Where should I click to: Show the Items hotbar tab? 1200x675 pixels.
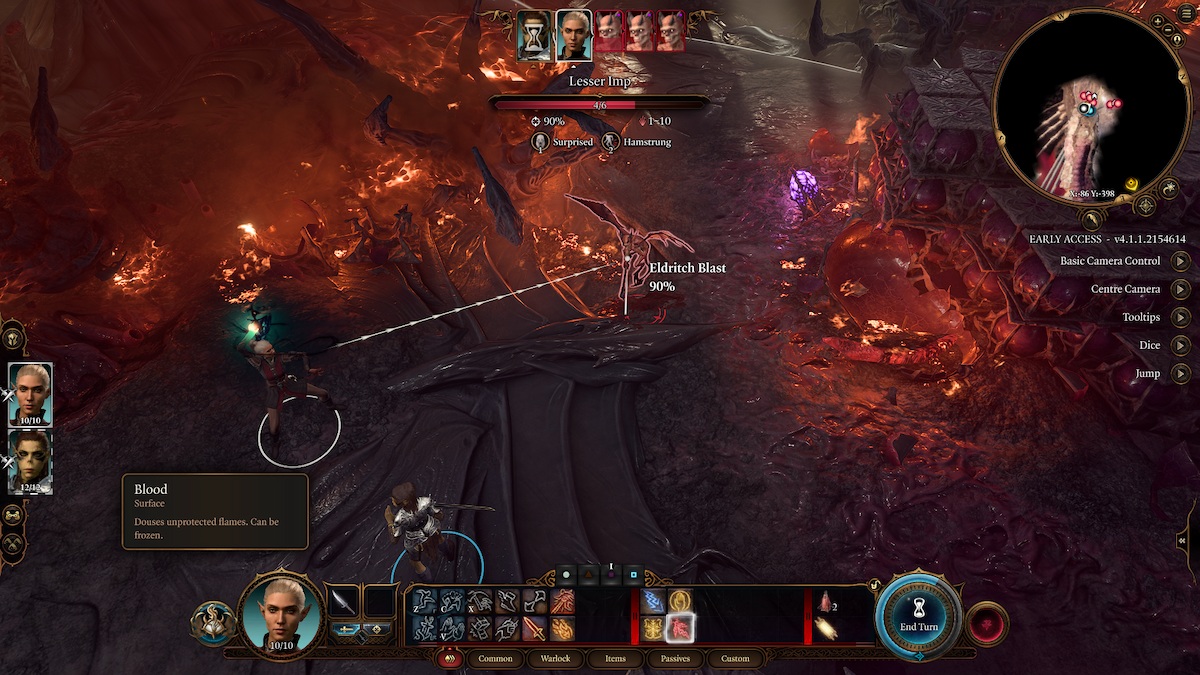(616, 659)
